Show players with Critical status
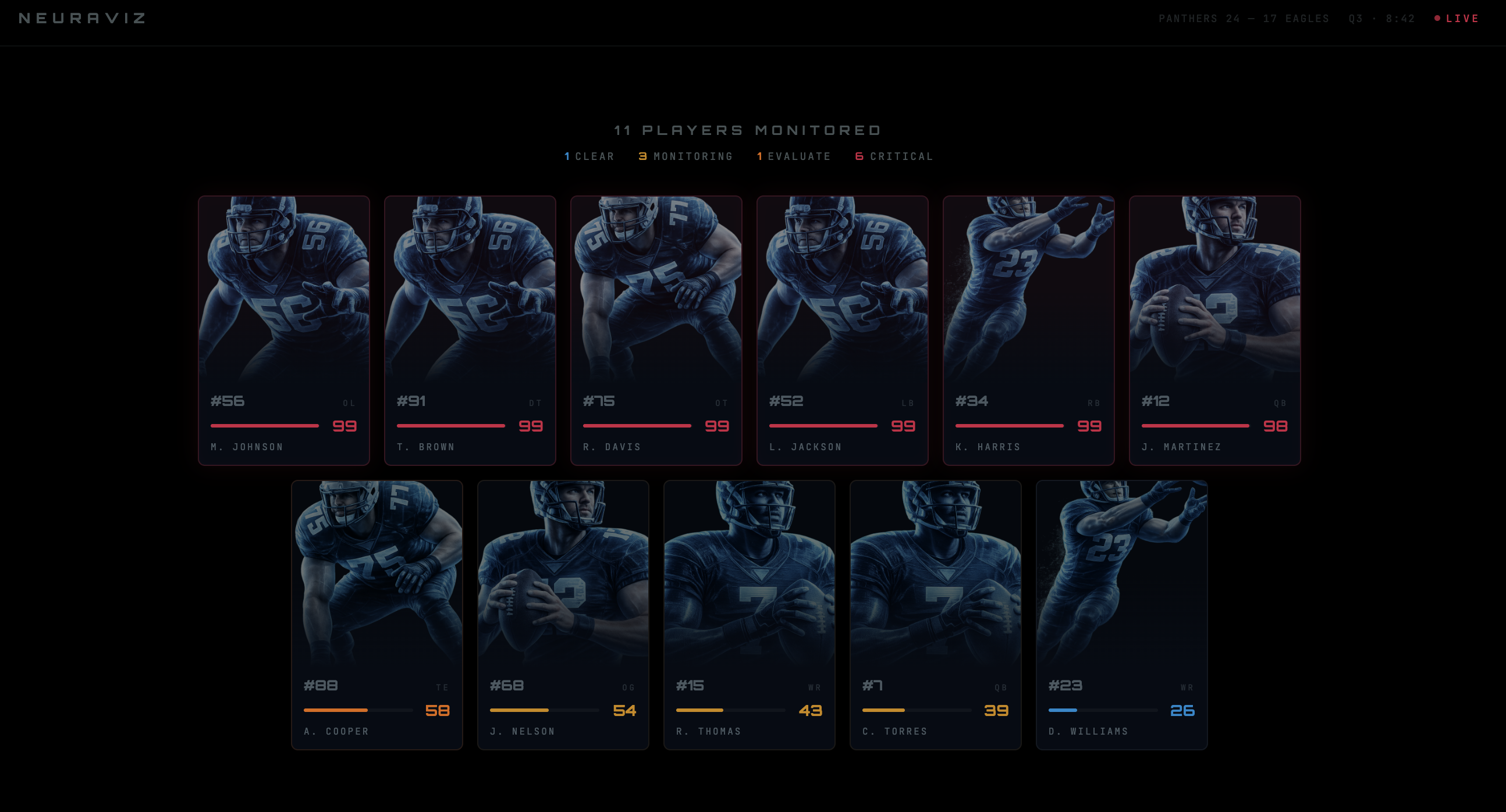Viewport: 1506px width, 812px height. click(x=894, y=156)
